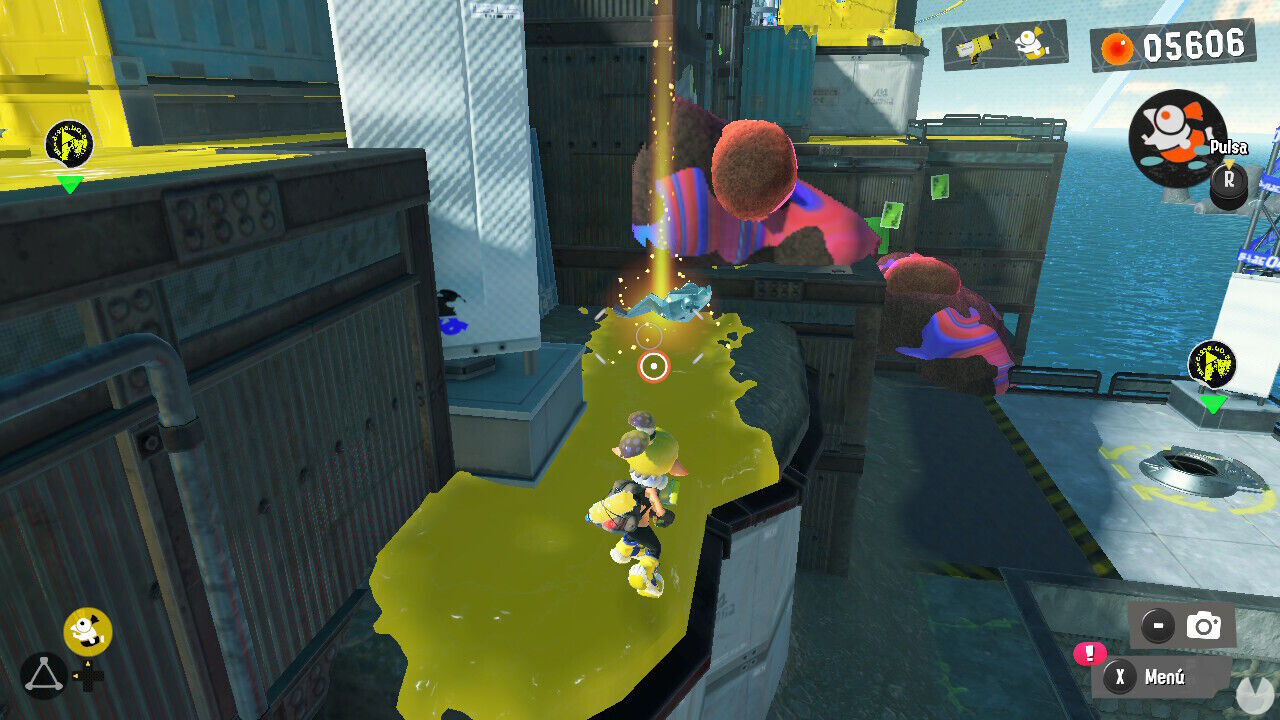Click the triangle warp icon bottom left
The height and width of the screenshot is (720, 1280).
[x=45, y=673]
